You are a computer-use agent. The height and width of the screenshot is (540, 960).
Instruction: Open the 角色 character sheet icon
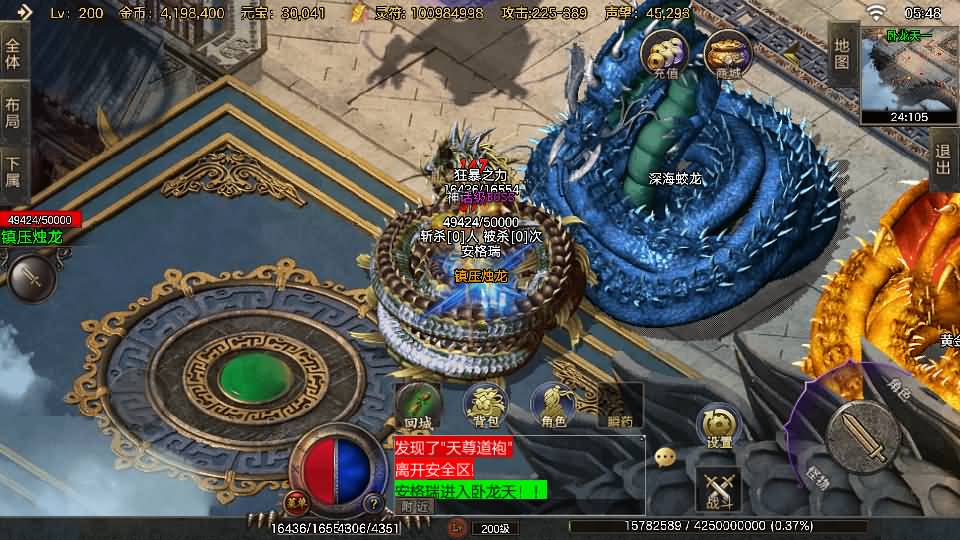click(553, 406)
